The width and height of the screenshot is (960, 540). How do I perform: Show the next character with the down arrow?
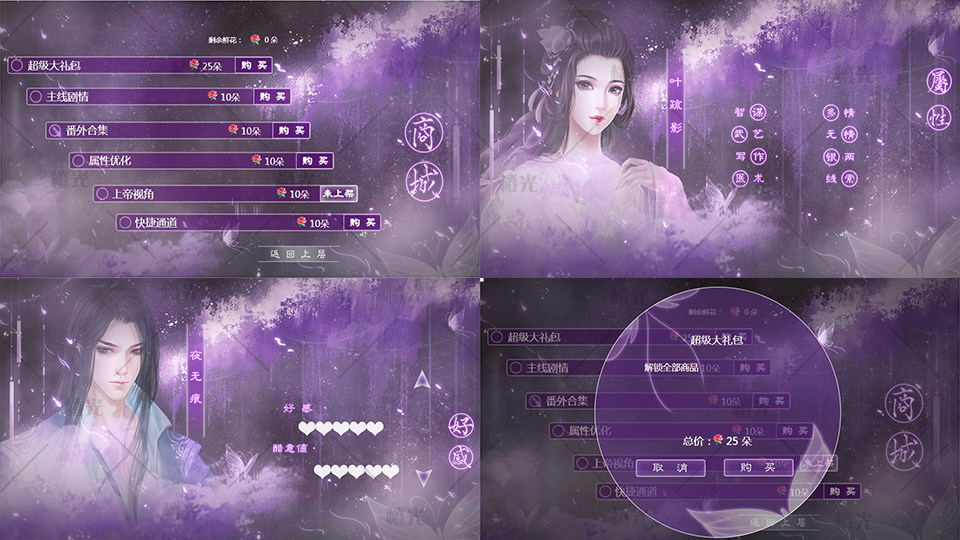coord(424,478)
